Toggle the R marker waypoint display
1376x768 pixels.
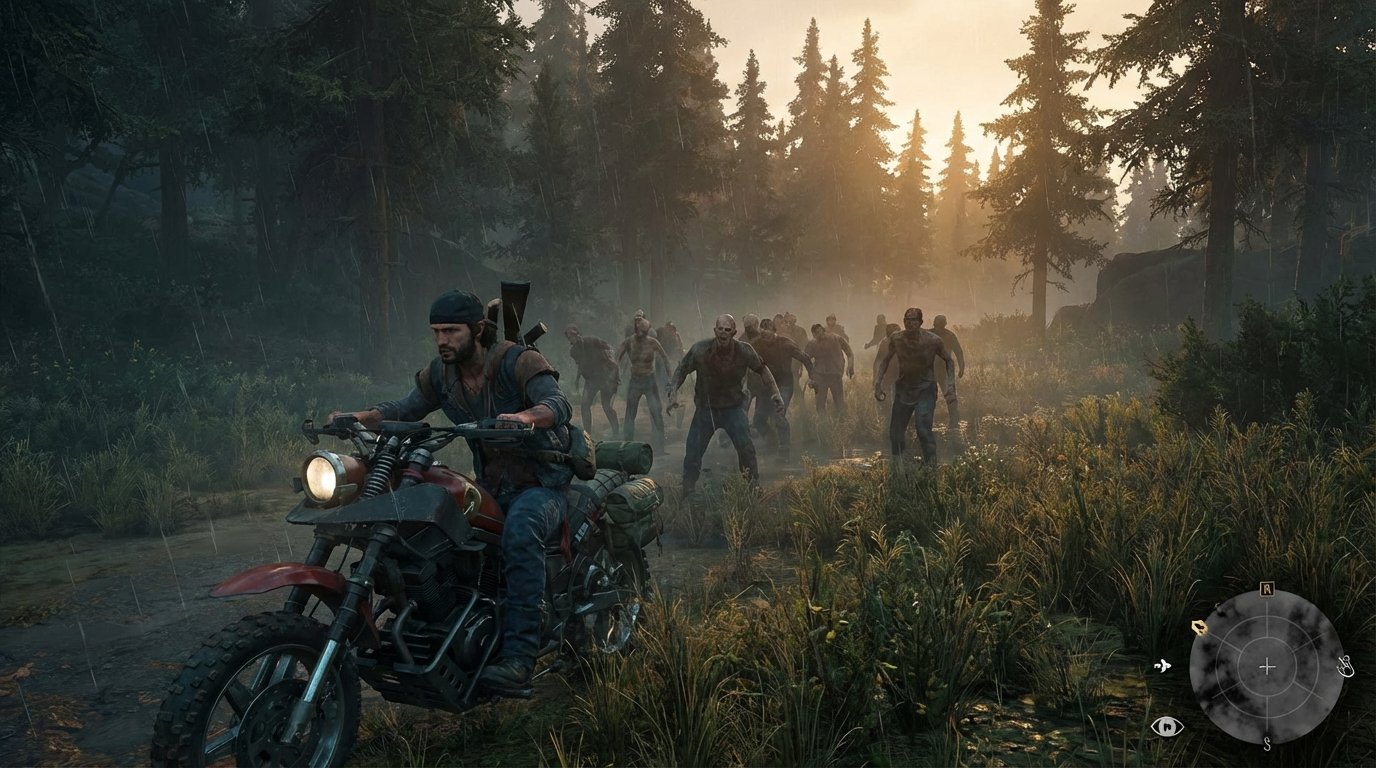pyautogui.click(x=1266, y=590)
